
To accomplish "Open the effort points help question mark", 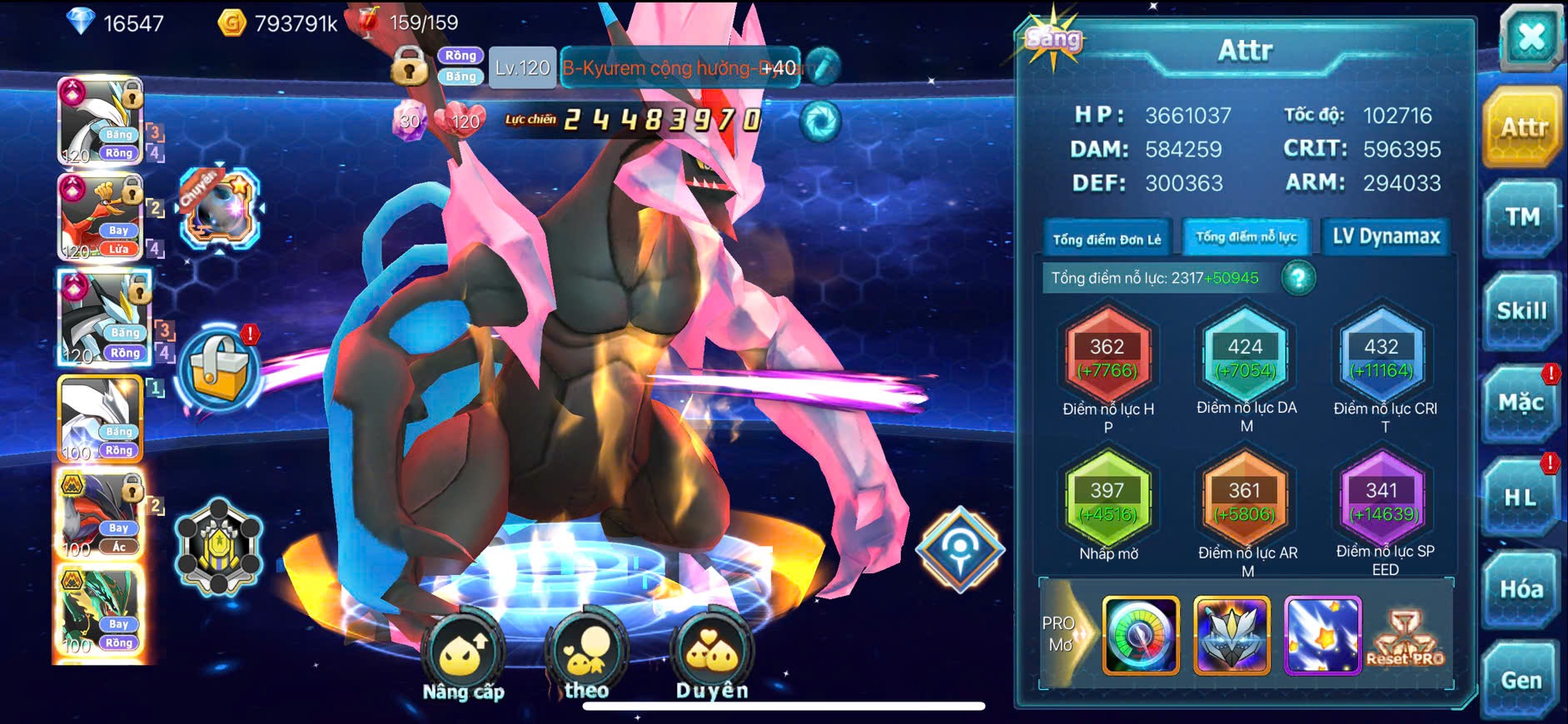I will (x=1298, y=278).
